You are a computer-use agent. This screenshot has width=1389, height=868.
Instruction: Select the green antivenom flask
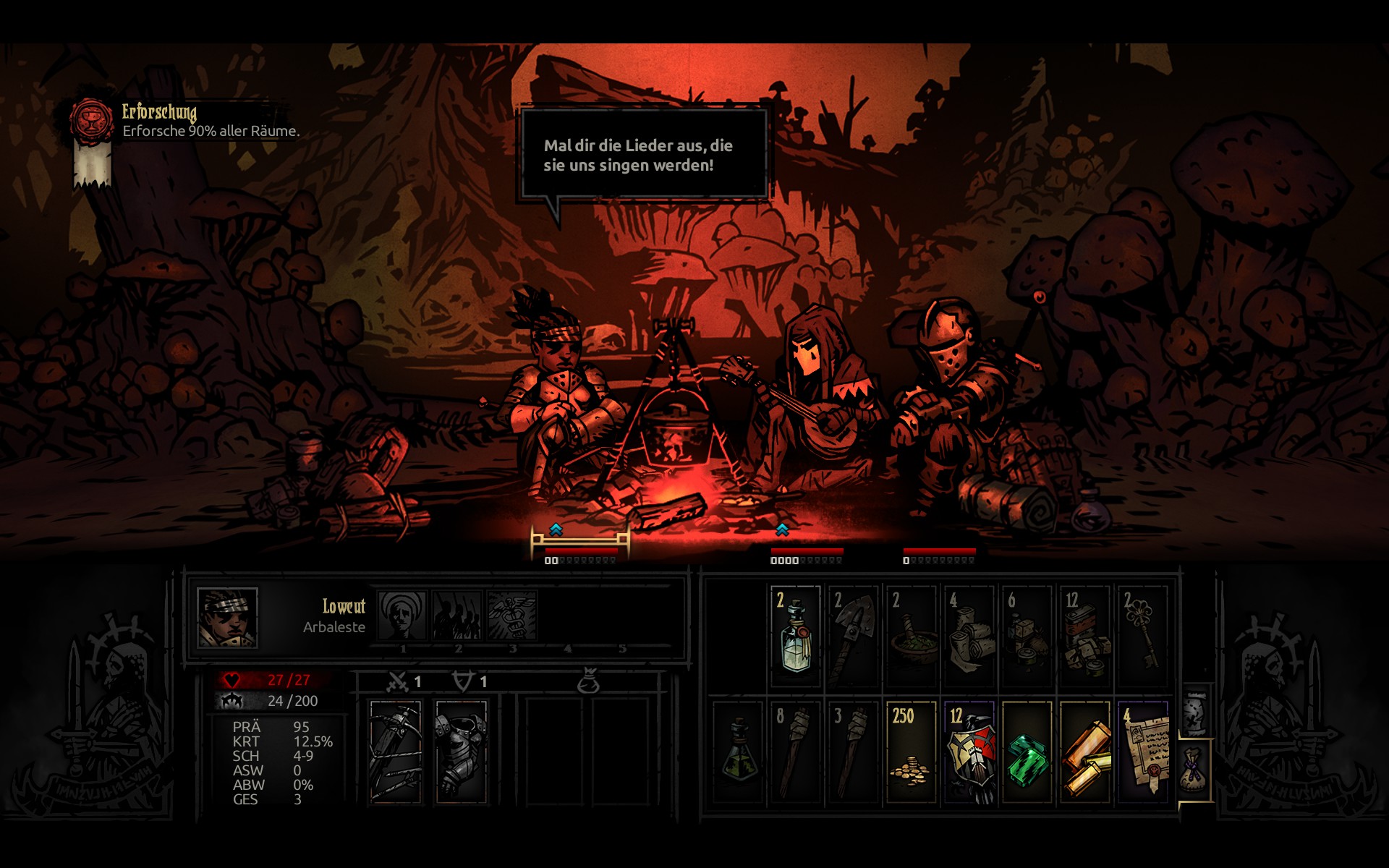[738, 752]
